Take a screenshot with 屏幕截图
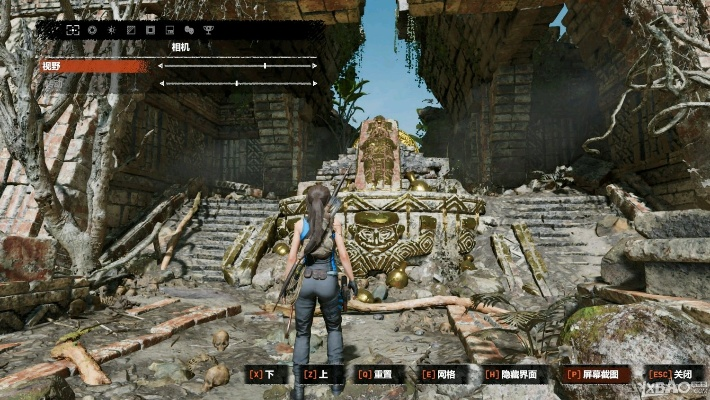 (599, 374)
